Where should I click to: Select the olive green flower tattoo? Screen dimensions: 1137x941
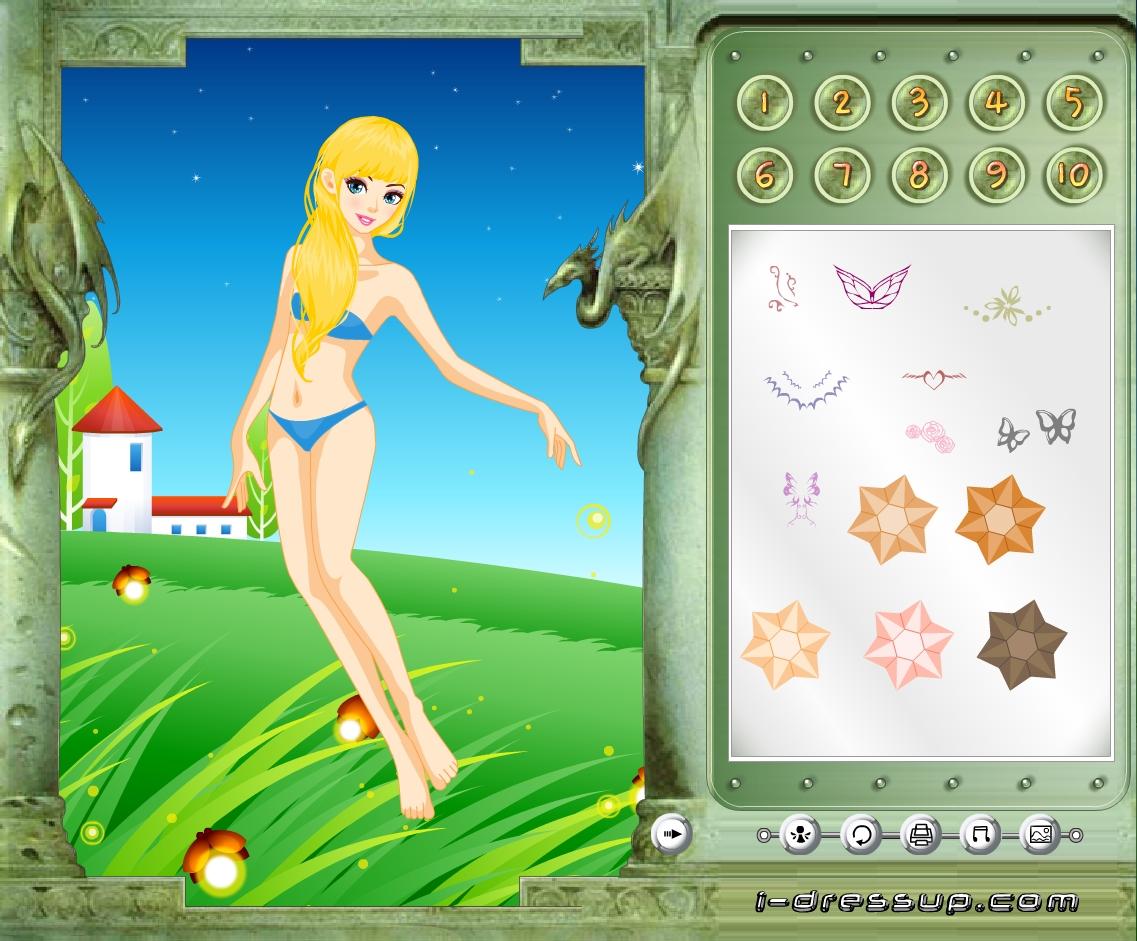point(1007,305)
